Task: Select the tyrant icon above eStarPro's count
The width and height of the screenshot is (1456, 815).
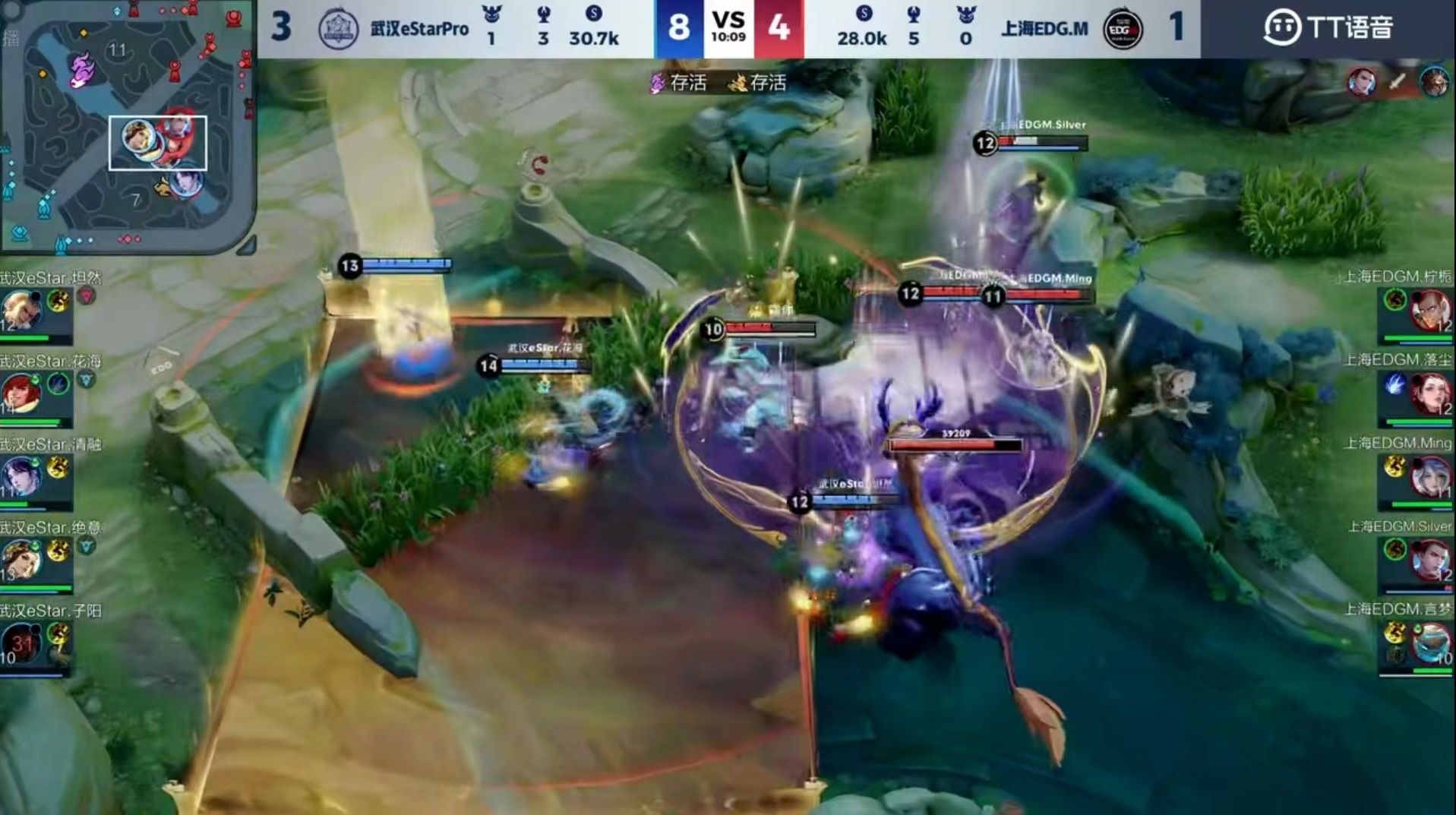Action: [x=491, y=15]
